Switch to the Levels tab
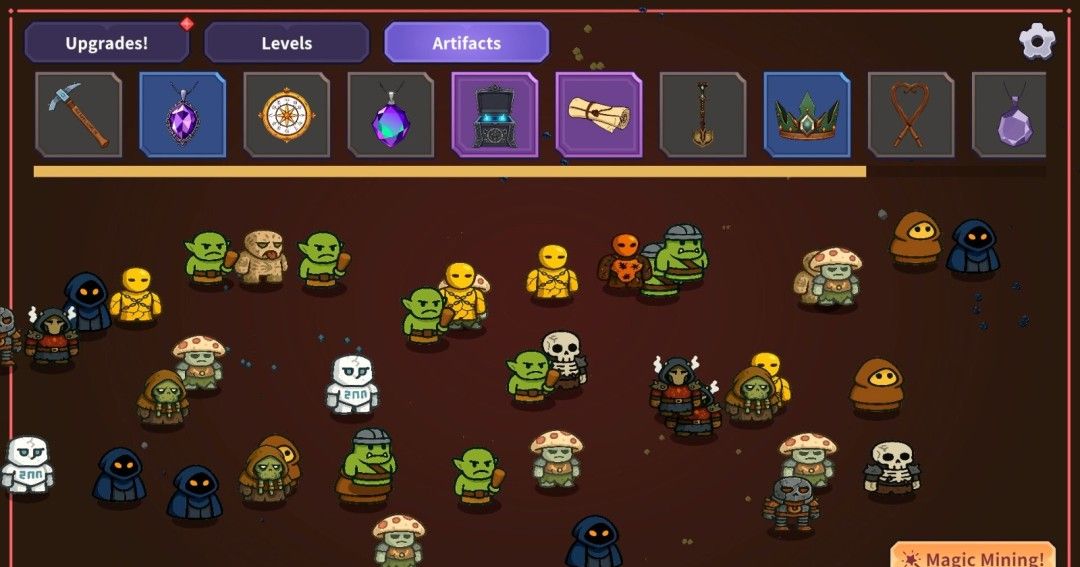 pos(287,43)
